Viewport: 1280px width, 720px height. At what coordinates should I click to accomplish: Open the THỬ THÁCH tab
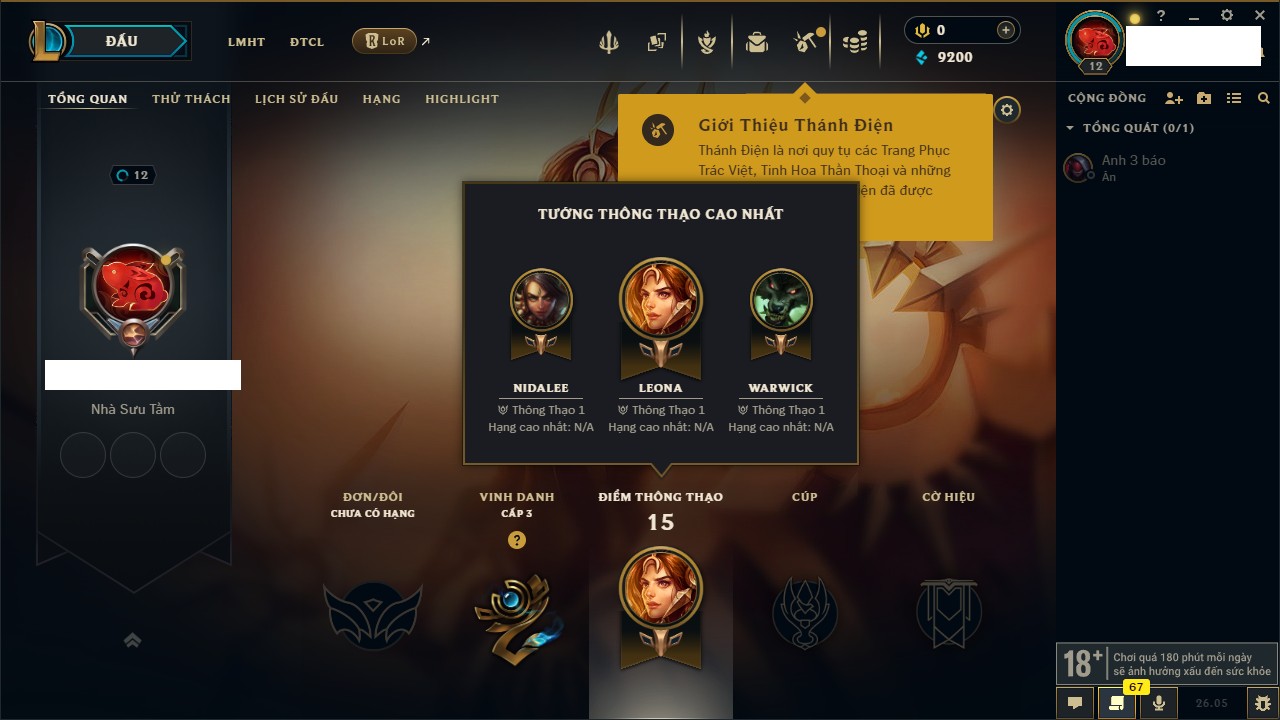191,99
